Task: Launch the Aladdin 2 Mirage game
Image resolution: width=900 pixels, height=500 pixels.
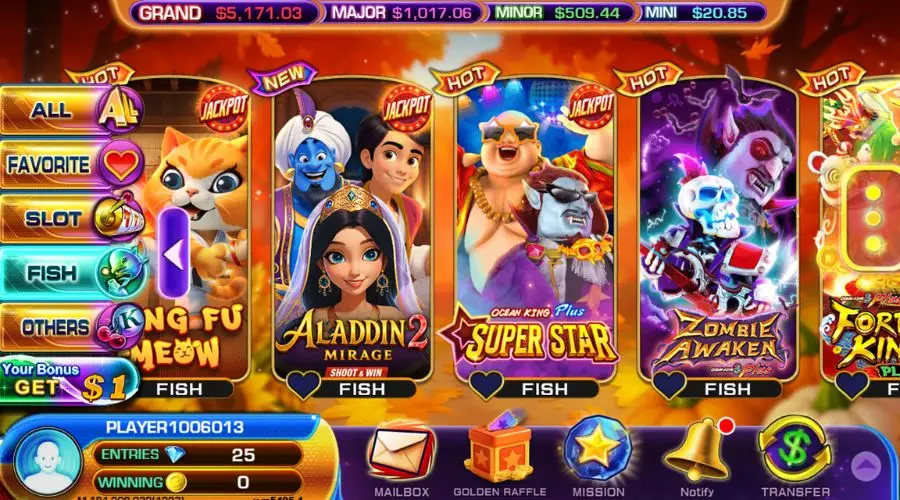Action: (353, 230)
